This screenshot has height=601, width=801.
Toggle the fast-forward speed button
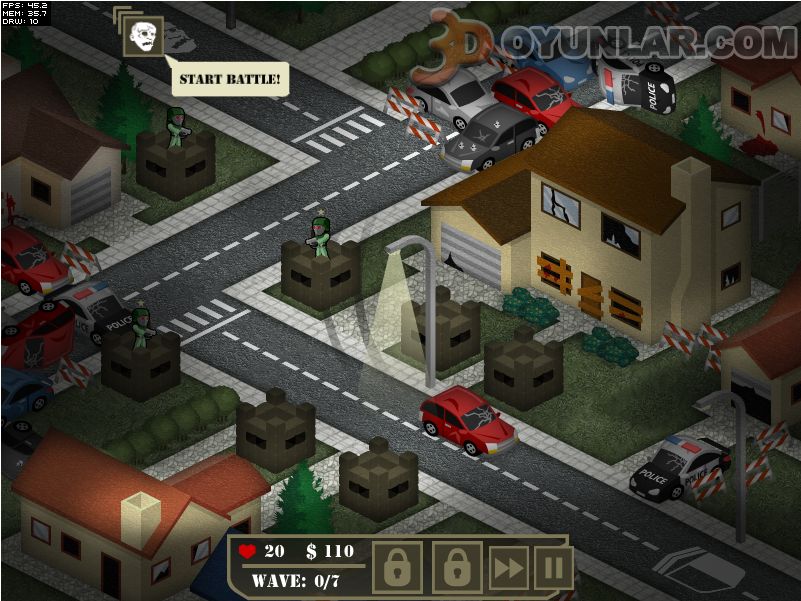click(508, 568)
